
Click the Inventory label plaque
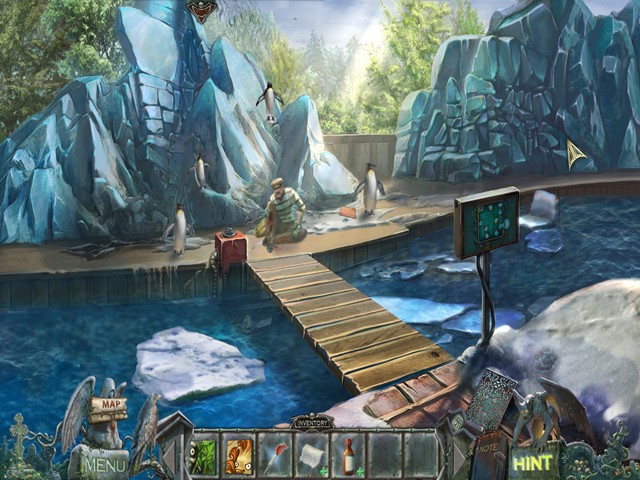tap(312, 423)
